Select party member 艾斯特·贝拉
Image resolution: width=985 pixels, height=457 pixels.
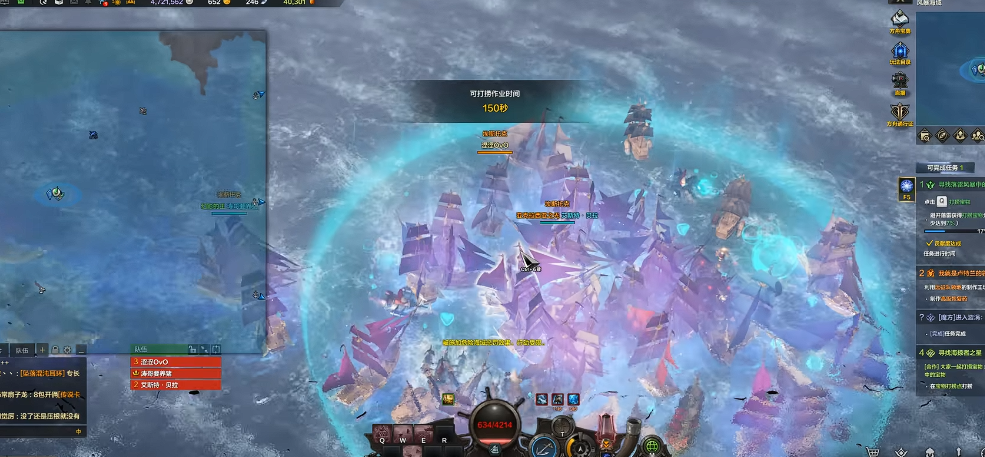tap(176, 384)
